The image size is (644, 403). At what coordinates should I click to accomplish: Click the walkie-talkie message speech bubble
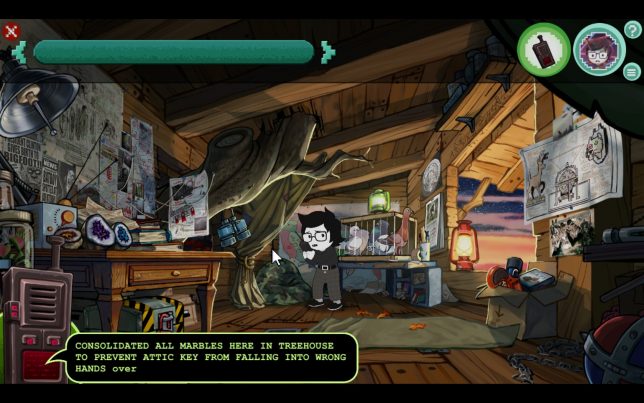click(213, 357)
